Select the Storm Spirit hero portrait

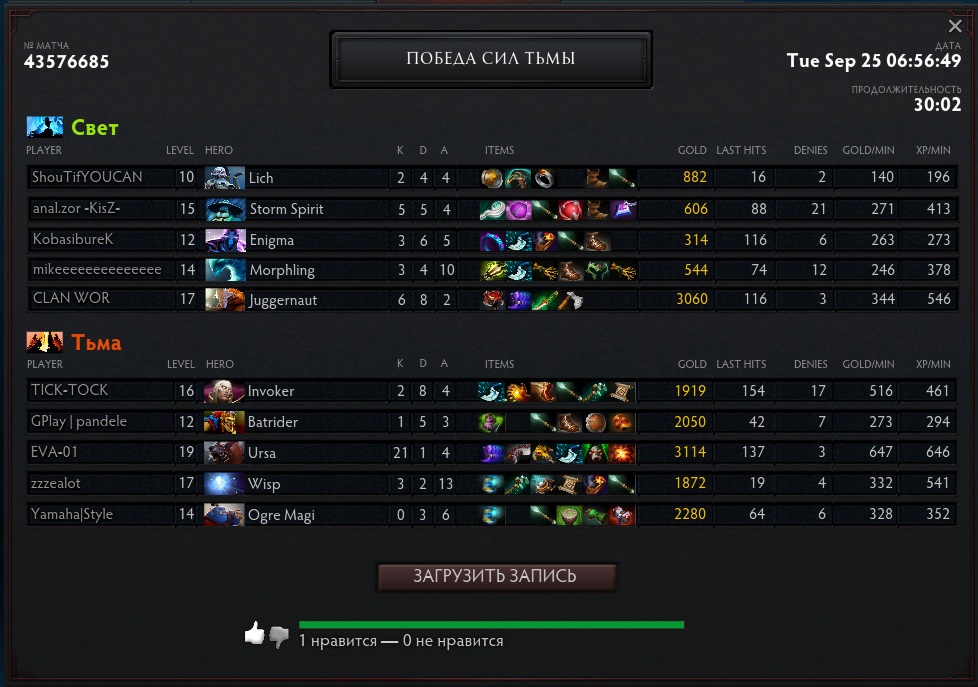pyautogui.click(x=224, y=209)
